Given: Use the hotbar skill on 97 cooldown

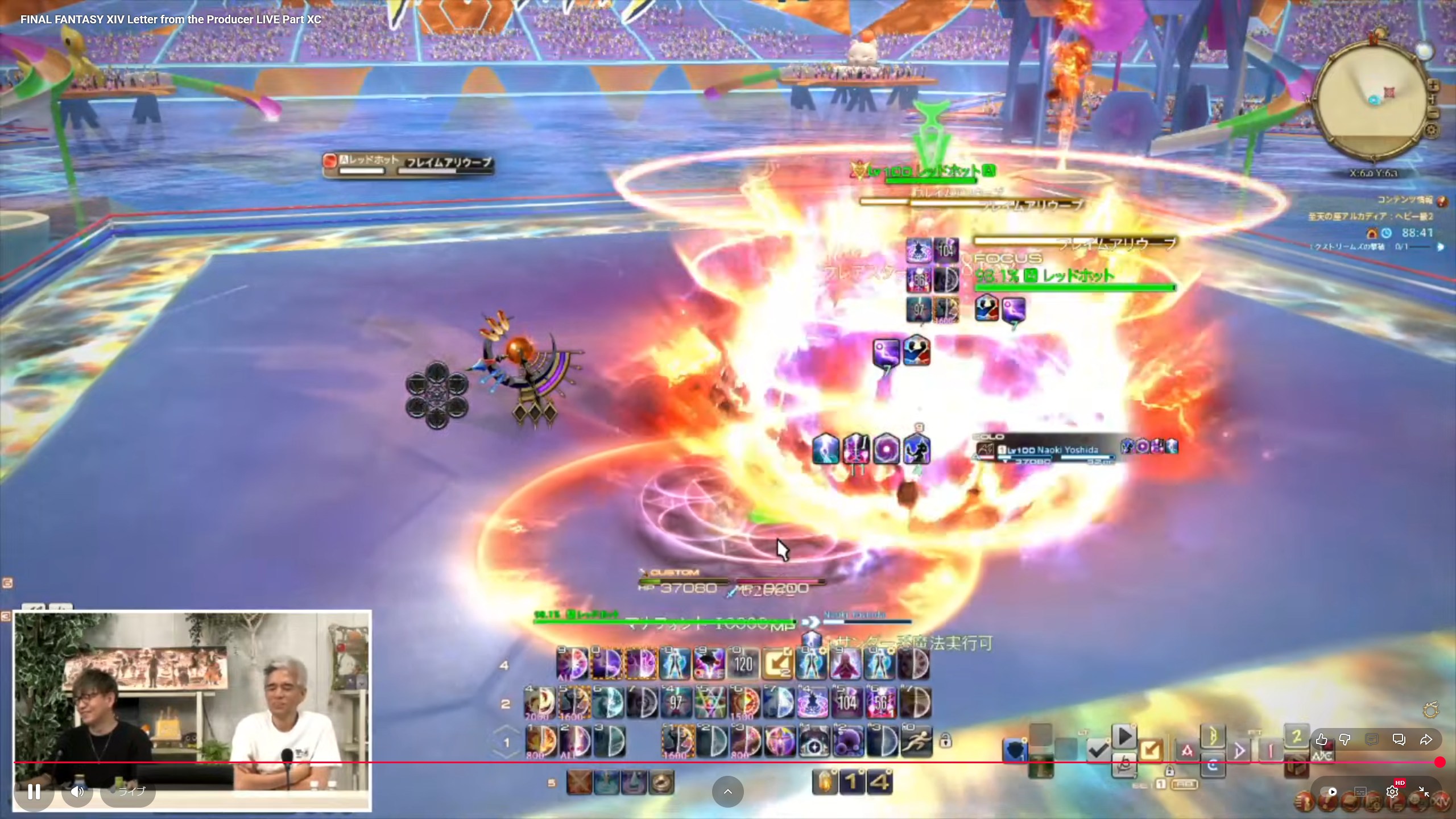Looking at the screenshot, I should (676, 702).
